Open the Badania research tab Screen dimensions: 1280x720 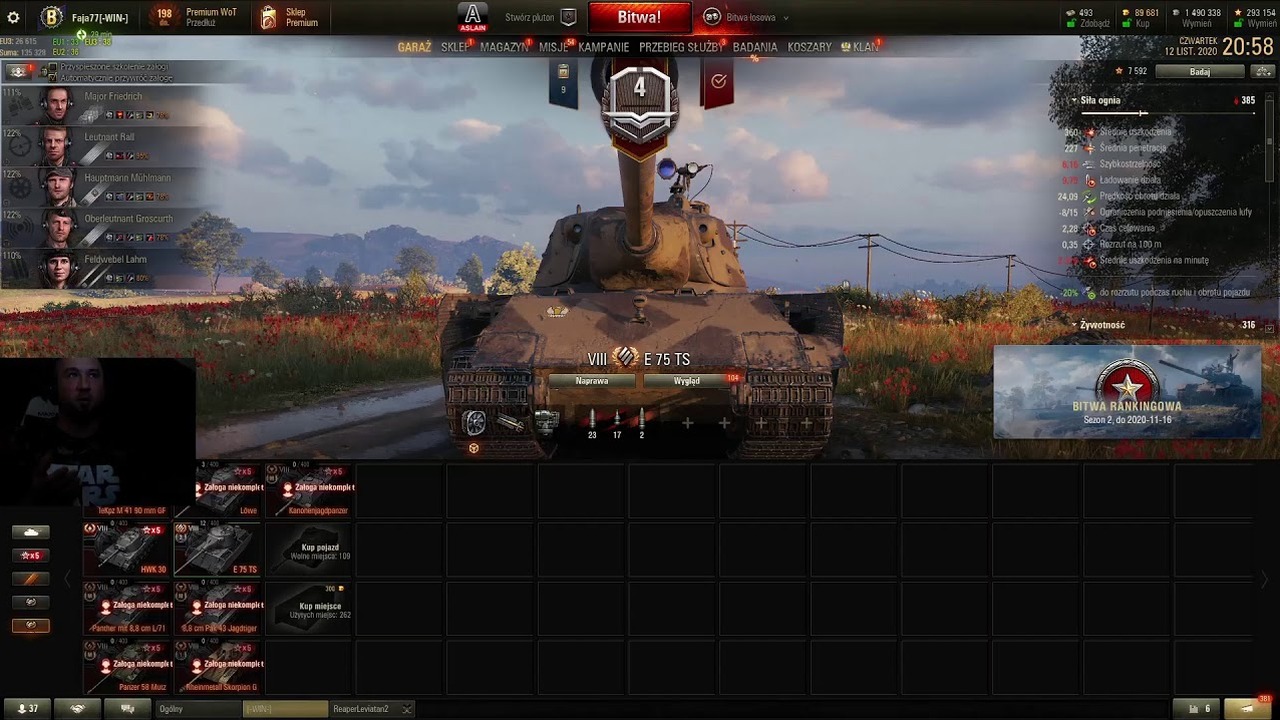click(754, 47)
